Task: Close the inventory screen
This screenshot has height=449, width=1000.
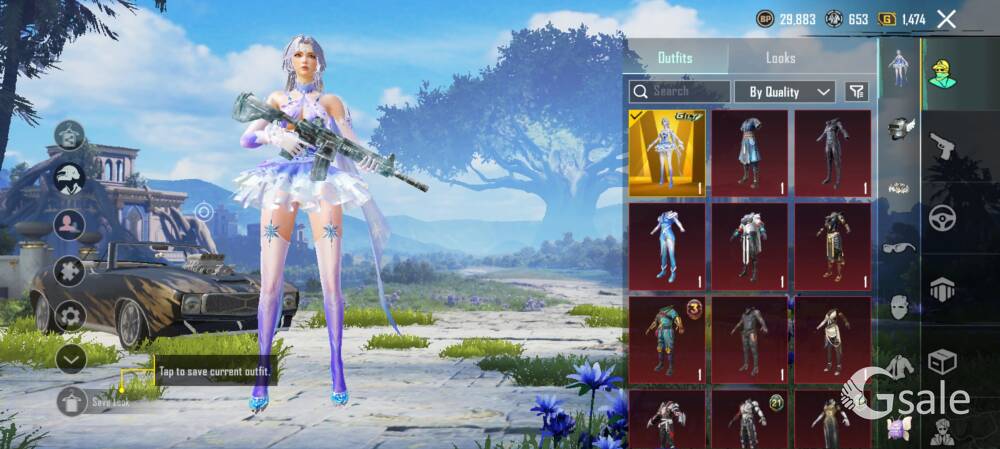Action: click(946, 19)
